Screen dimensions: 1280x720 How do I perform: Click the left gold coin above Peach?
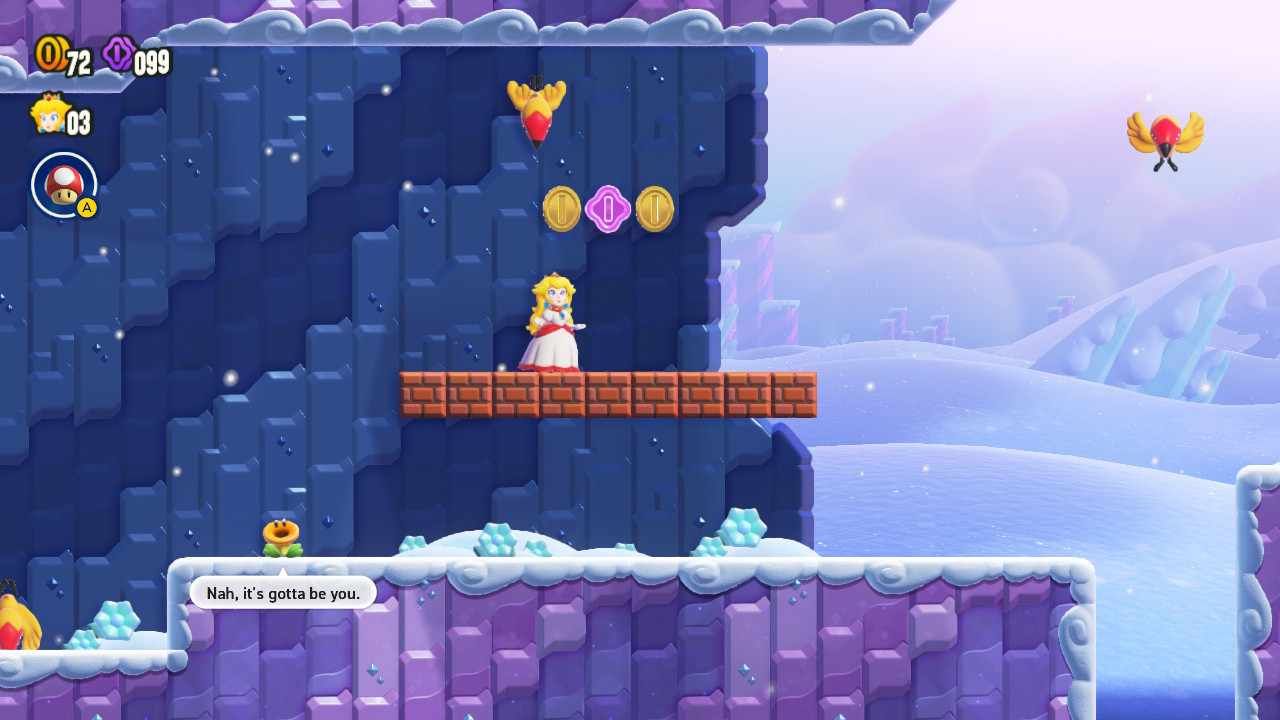562,209
